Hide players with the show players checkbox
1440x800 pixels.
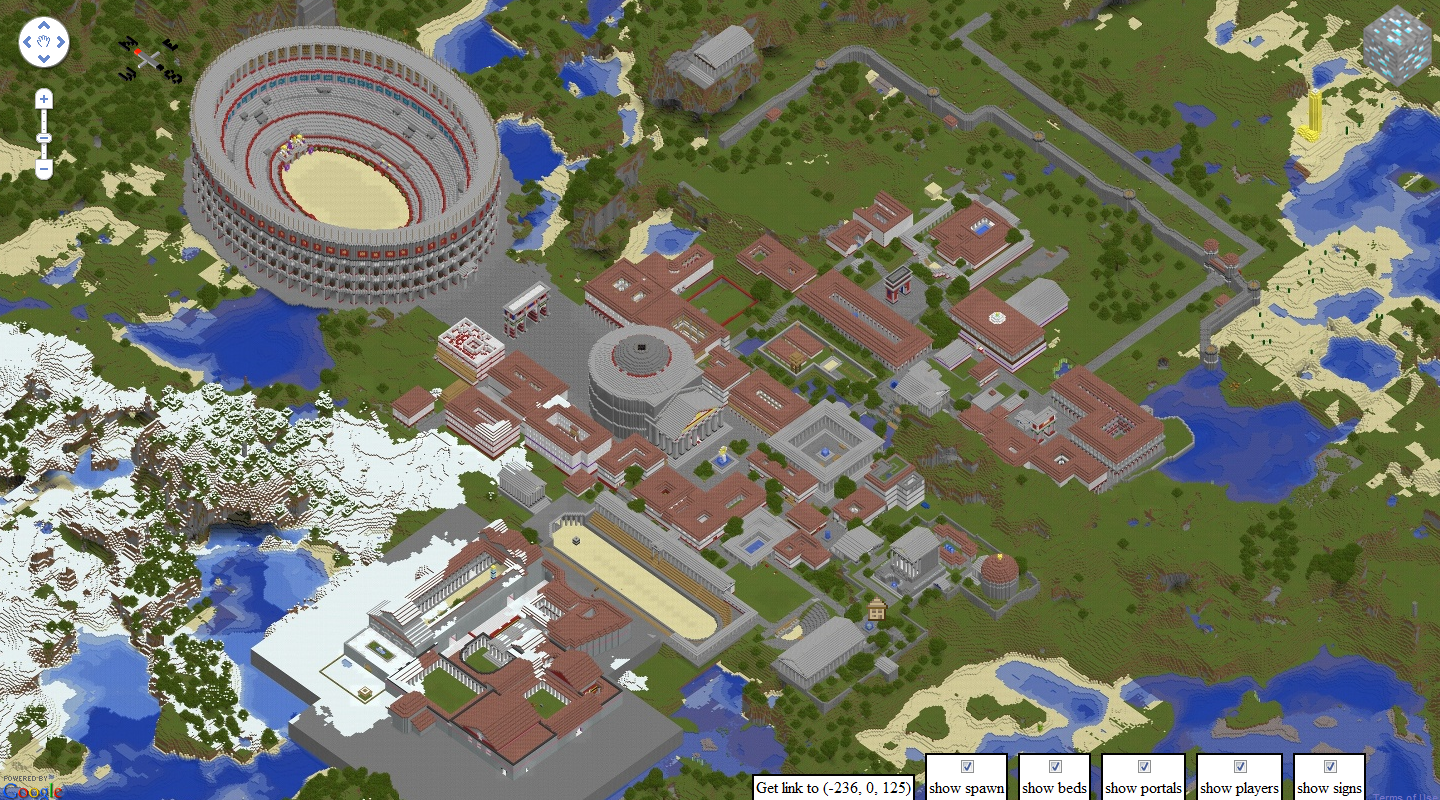coord(1240,767)
